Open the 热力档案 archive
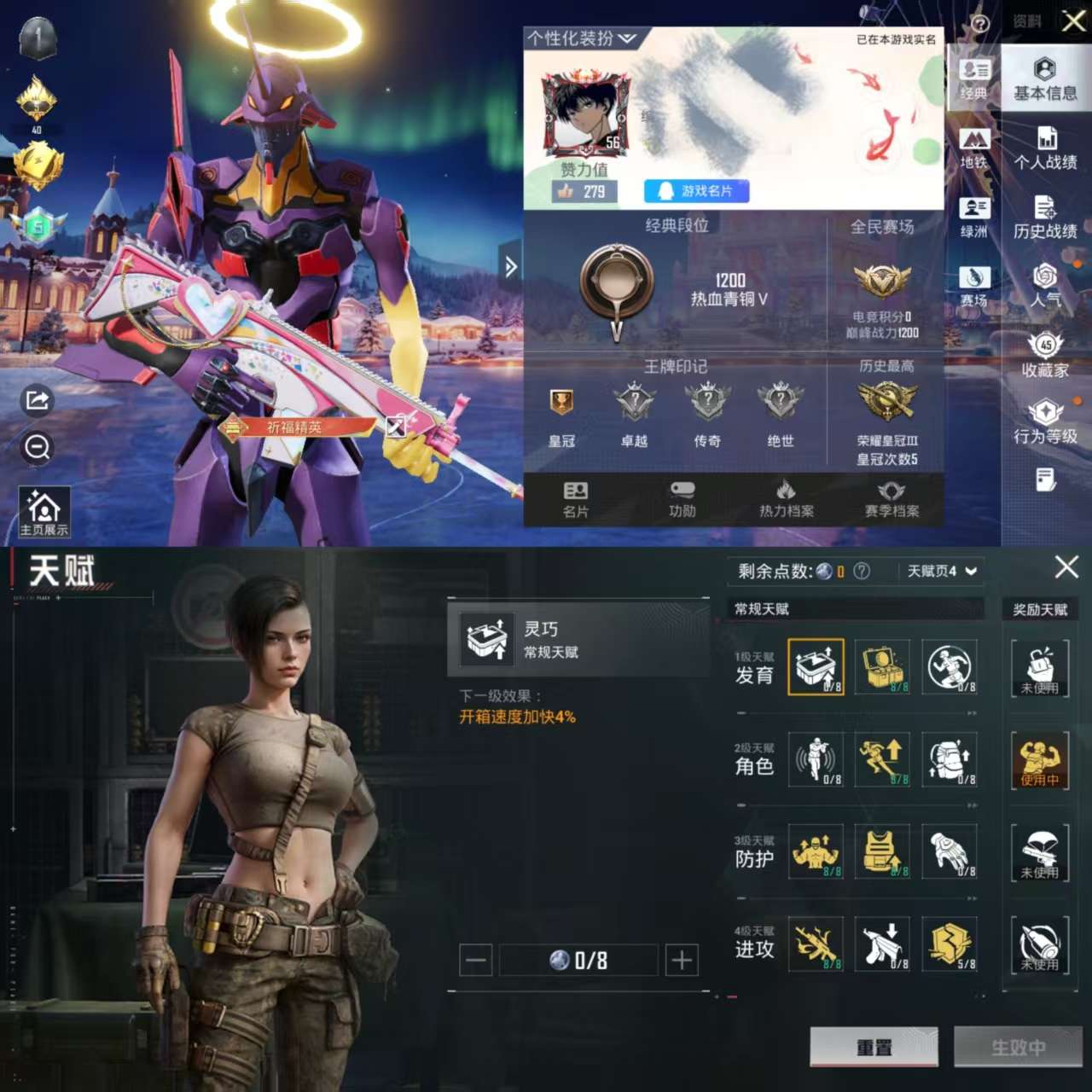 [x=787, y=499]
